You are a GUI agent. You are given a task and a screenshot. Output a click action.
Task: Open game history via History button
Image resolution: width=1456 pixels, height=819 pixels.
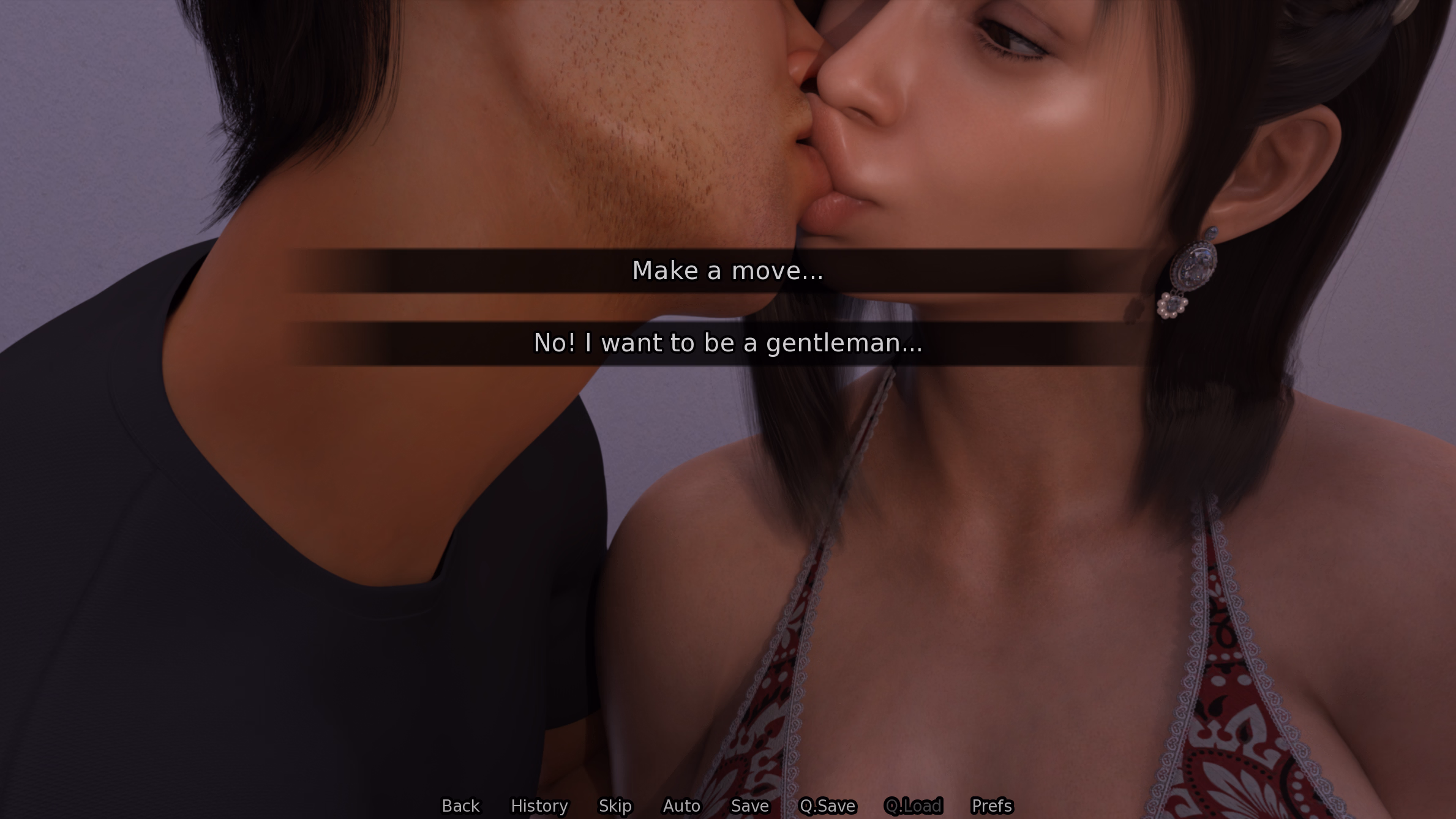click(539, 806)
